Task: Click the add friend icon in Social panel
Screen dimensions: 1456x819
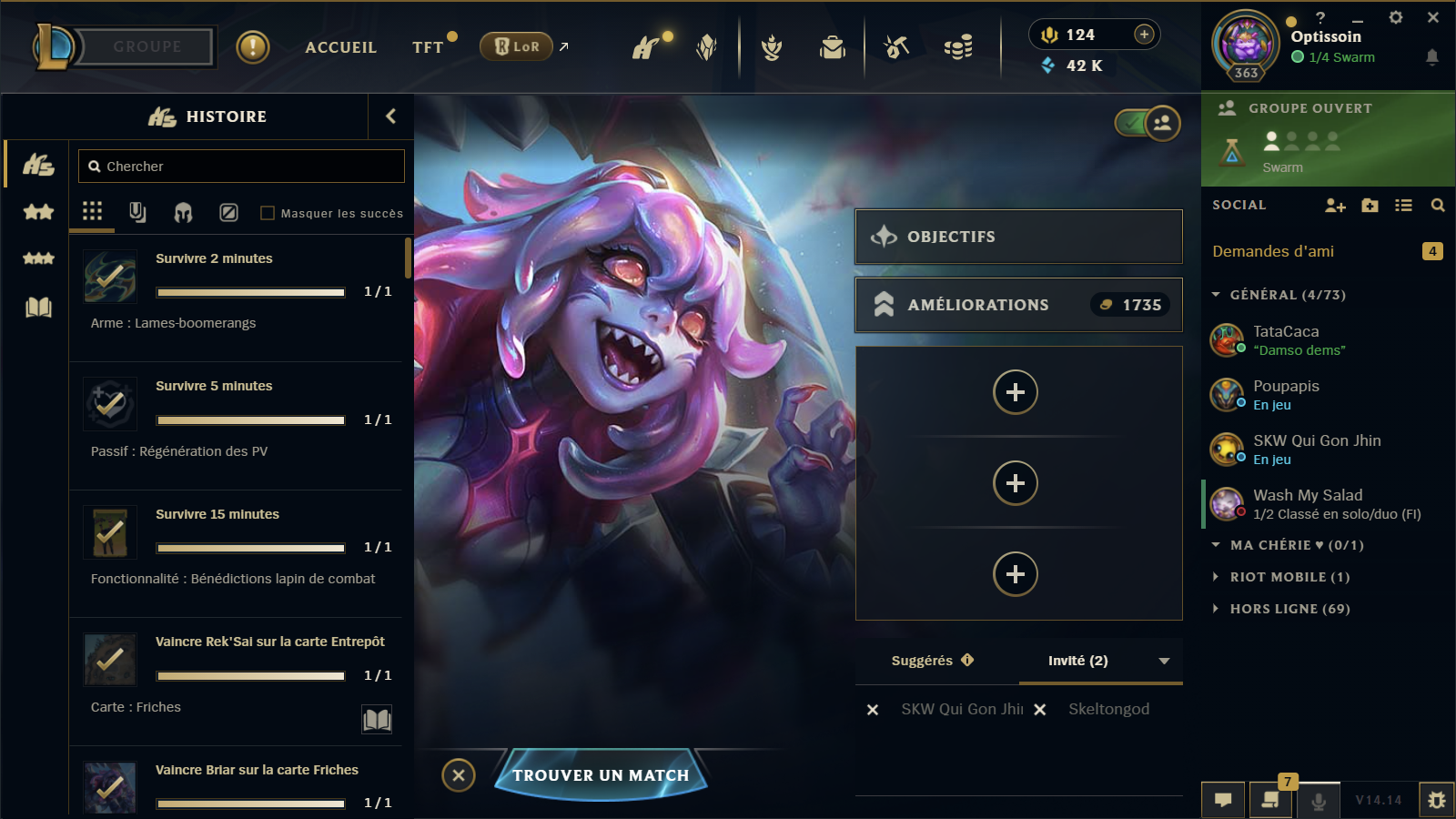Action: pyautogui.click(x=1335, y=206)
